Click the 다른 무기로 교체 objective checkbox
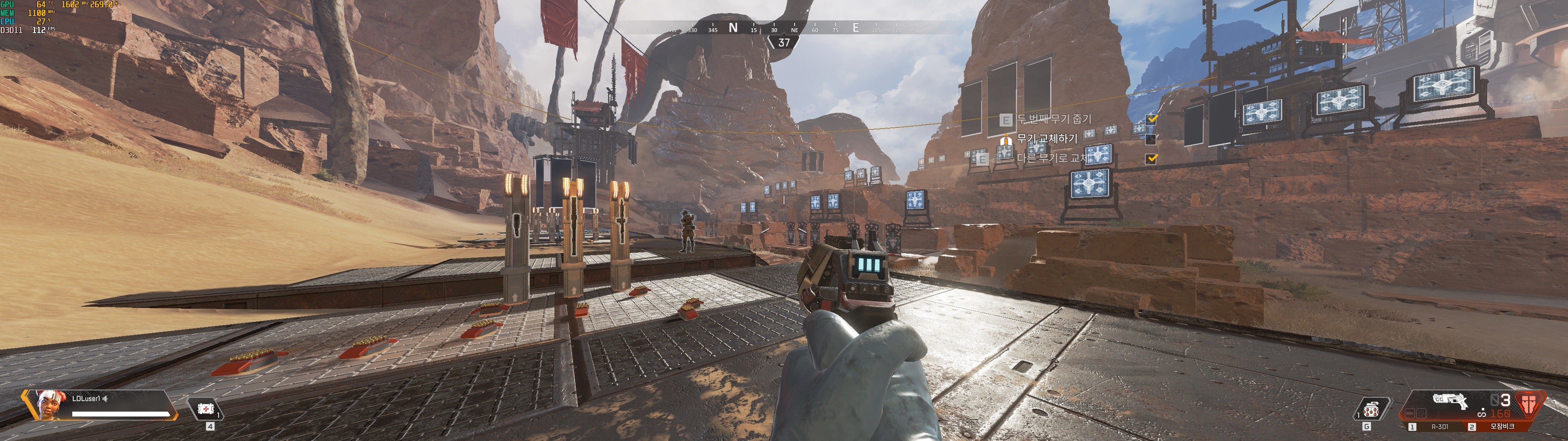The height and width of the screenshot is (441, 1568). click(x=1151, y=159)
